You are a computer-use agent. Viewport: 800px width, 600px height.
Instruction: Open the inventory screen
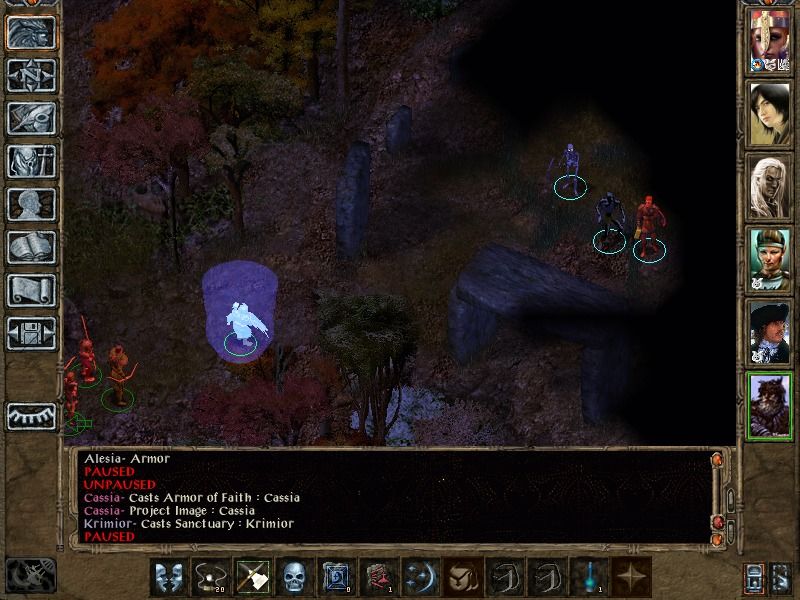click(x=31, y=161)
